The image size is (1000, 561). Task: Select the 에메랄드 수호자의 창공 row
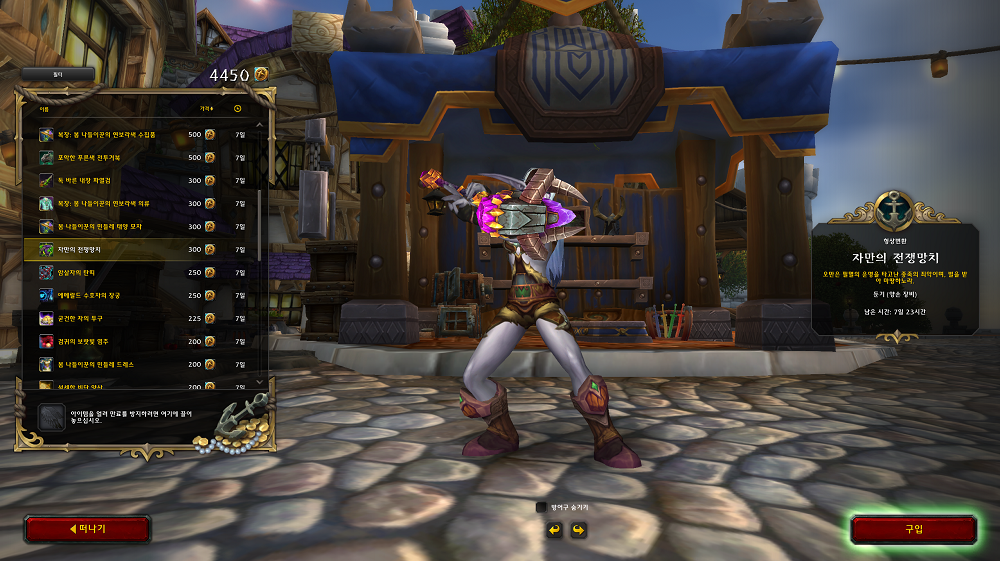(x=140, y=295)
